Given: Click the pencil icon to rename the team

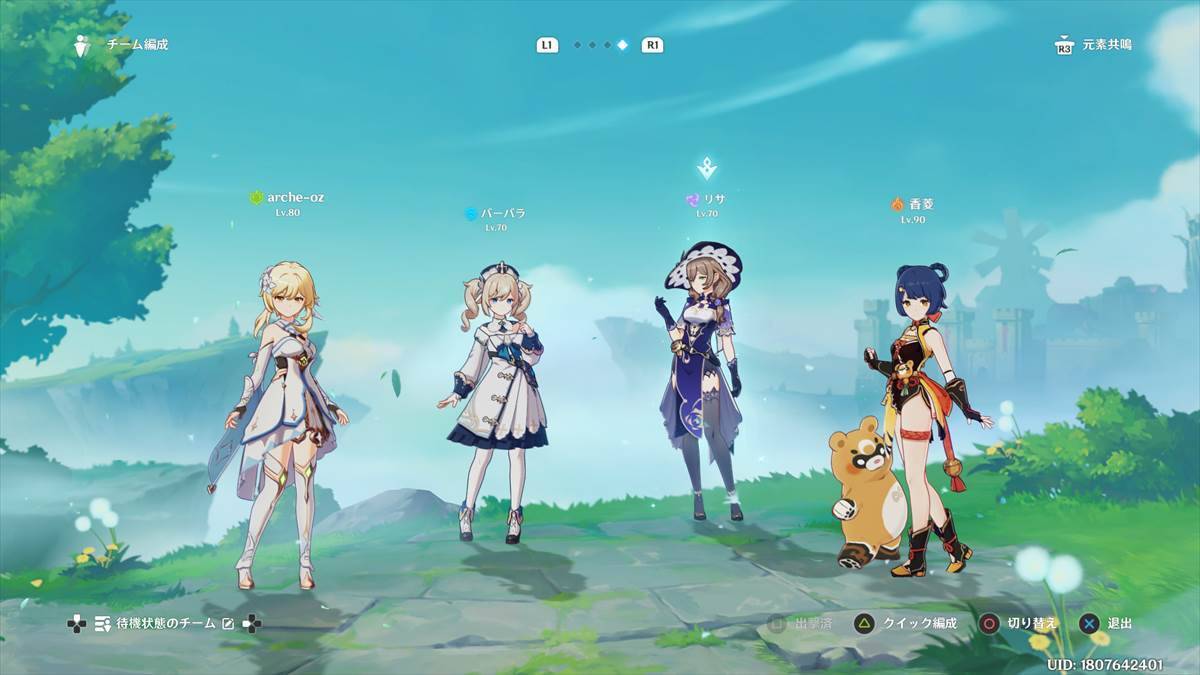Looking at the screenshot, I should [x=228, y=624].
